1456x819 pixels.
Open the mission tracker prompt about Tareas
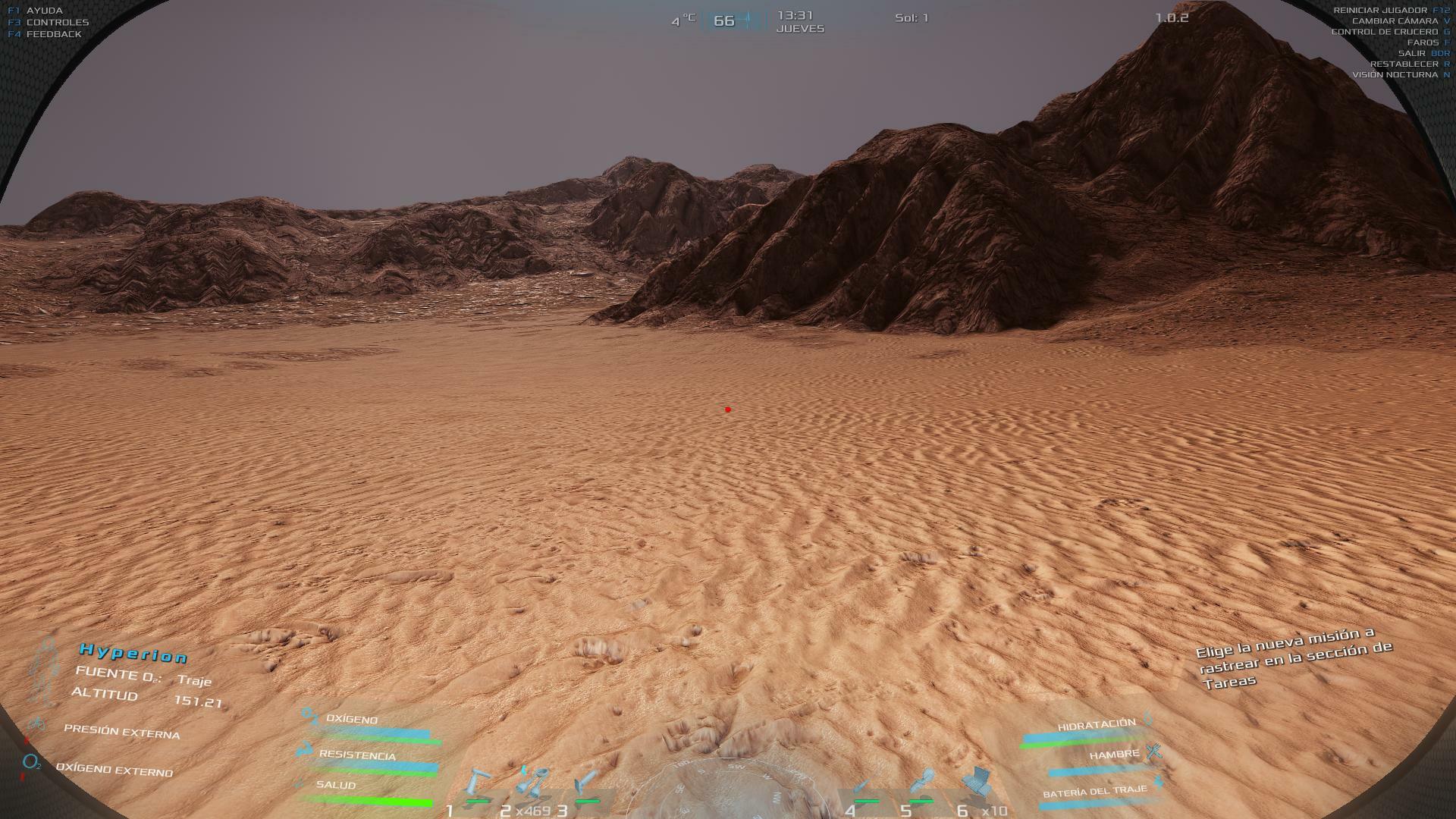(x=1294, y=657)
